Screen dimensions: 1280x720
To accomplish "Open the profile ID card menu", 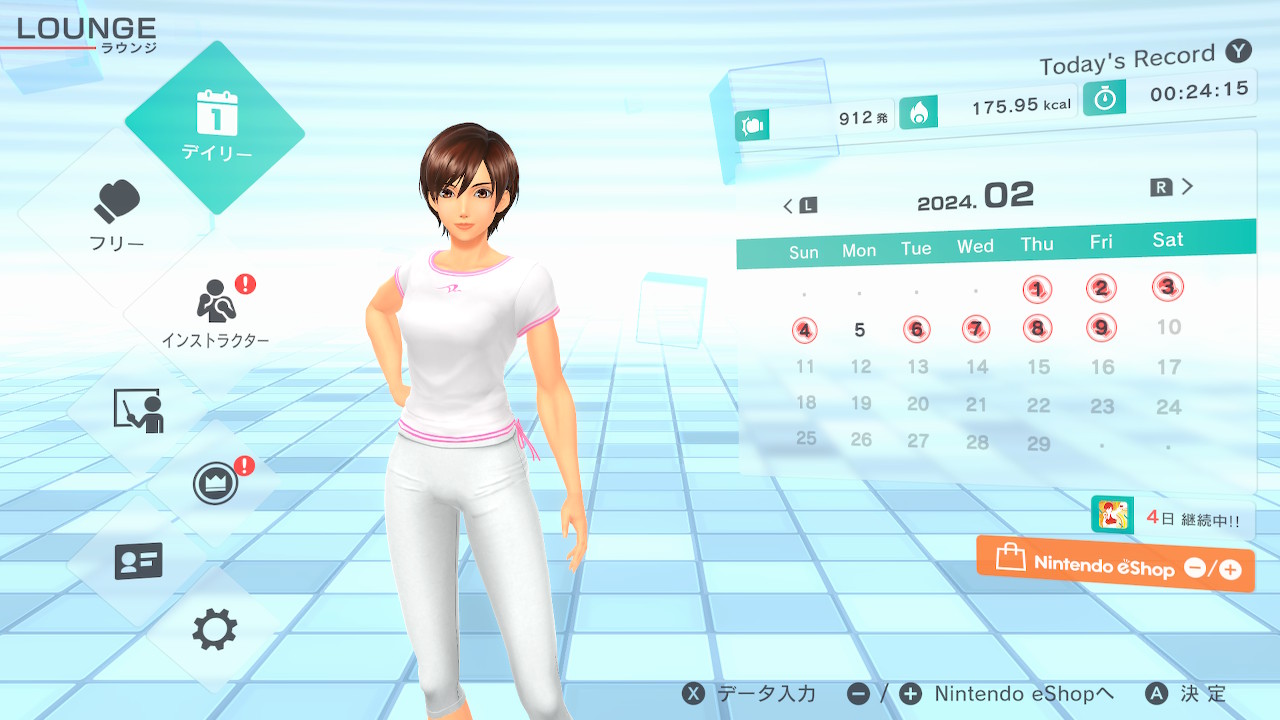I will (138, 560).
